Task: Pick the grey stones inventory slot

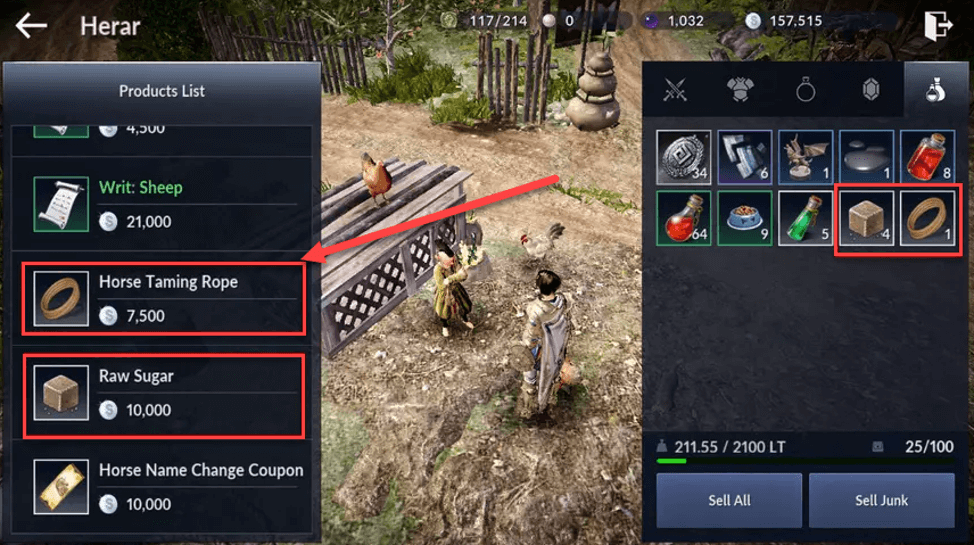Action: 866,158
